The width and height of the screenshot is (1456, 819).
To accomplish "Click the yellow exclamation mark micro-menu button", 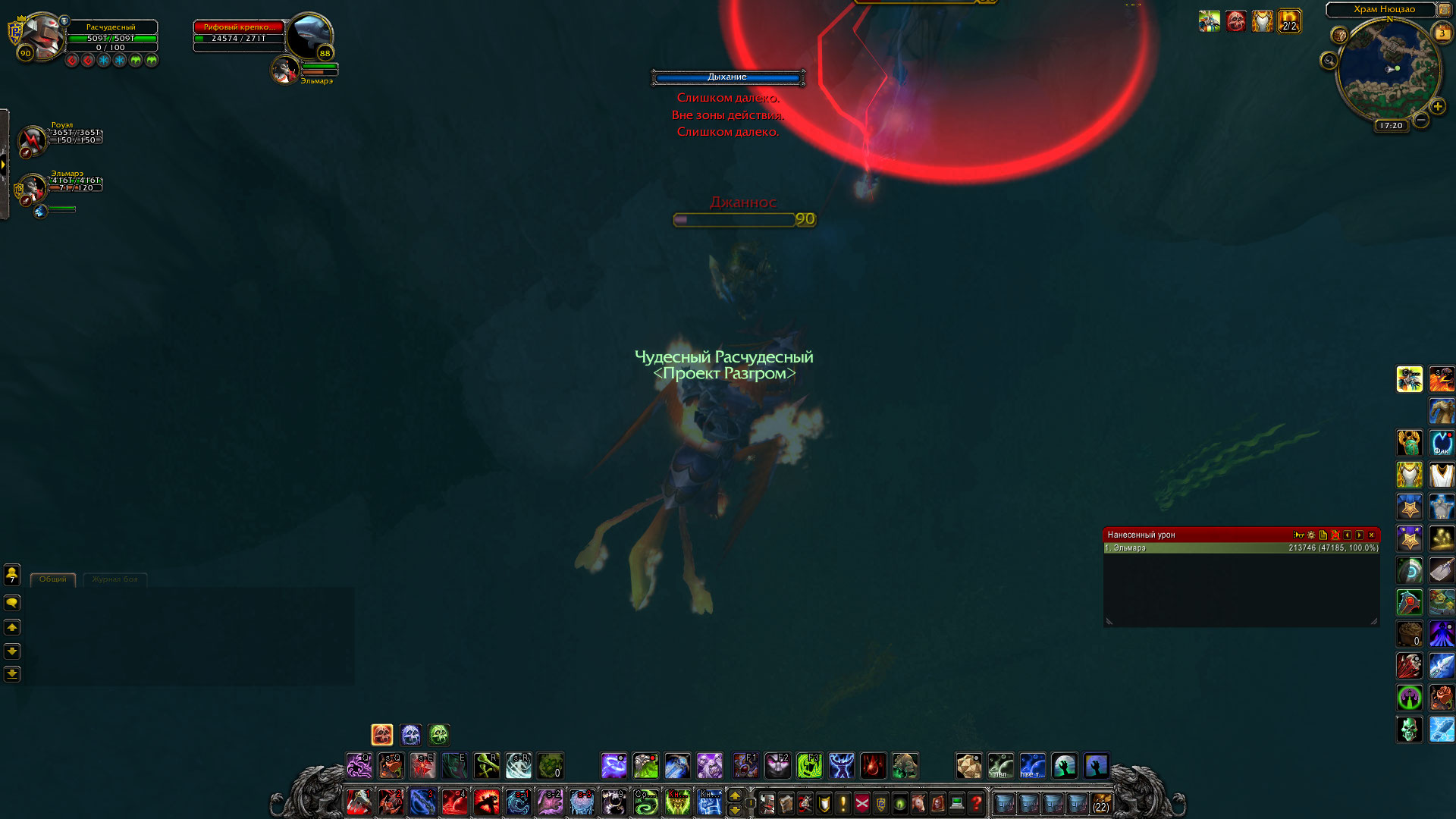I will click(843, 802).
